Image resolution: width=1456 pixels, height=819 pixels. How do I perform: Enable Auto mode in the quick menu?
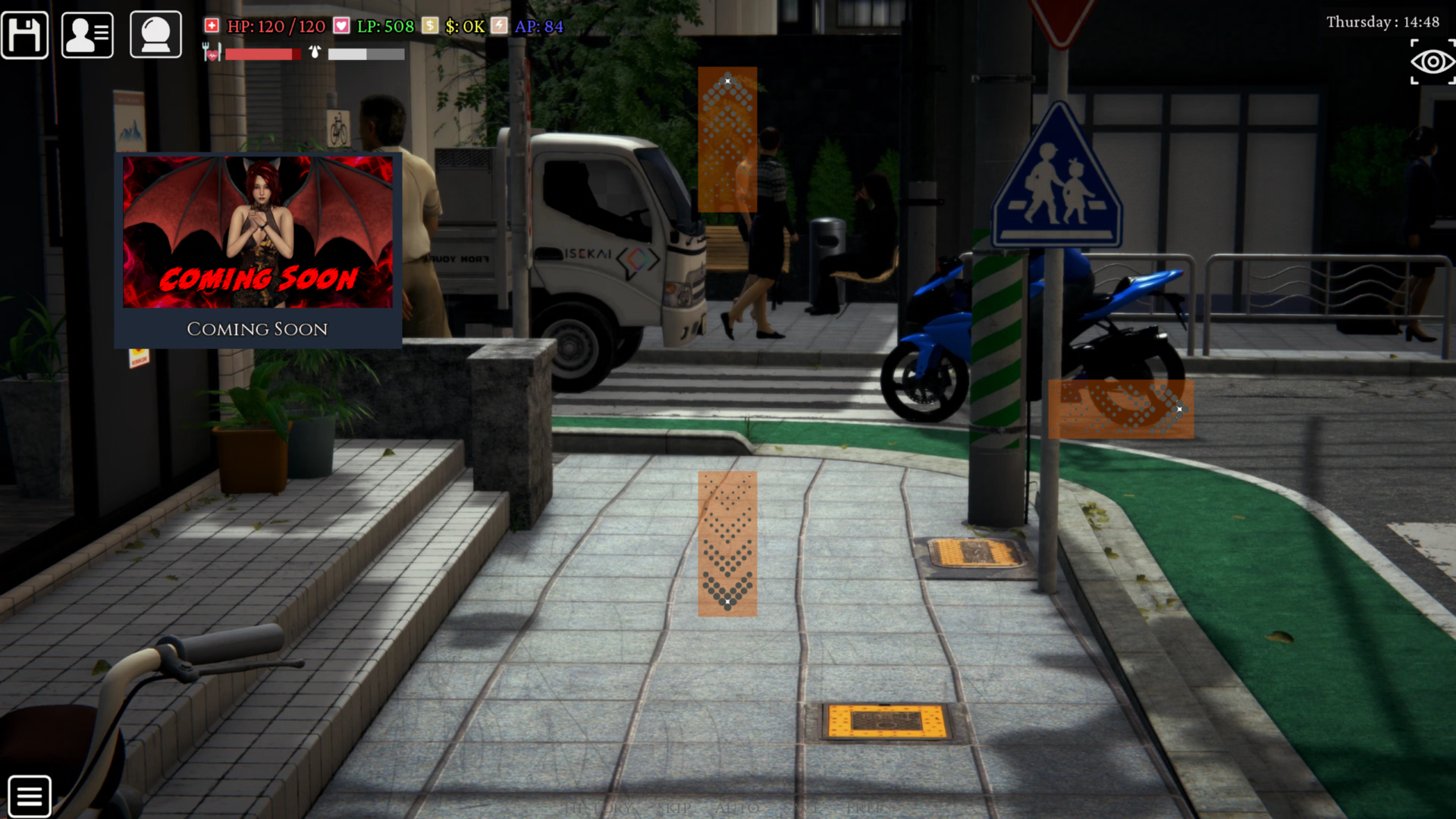736,809
